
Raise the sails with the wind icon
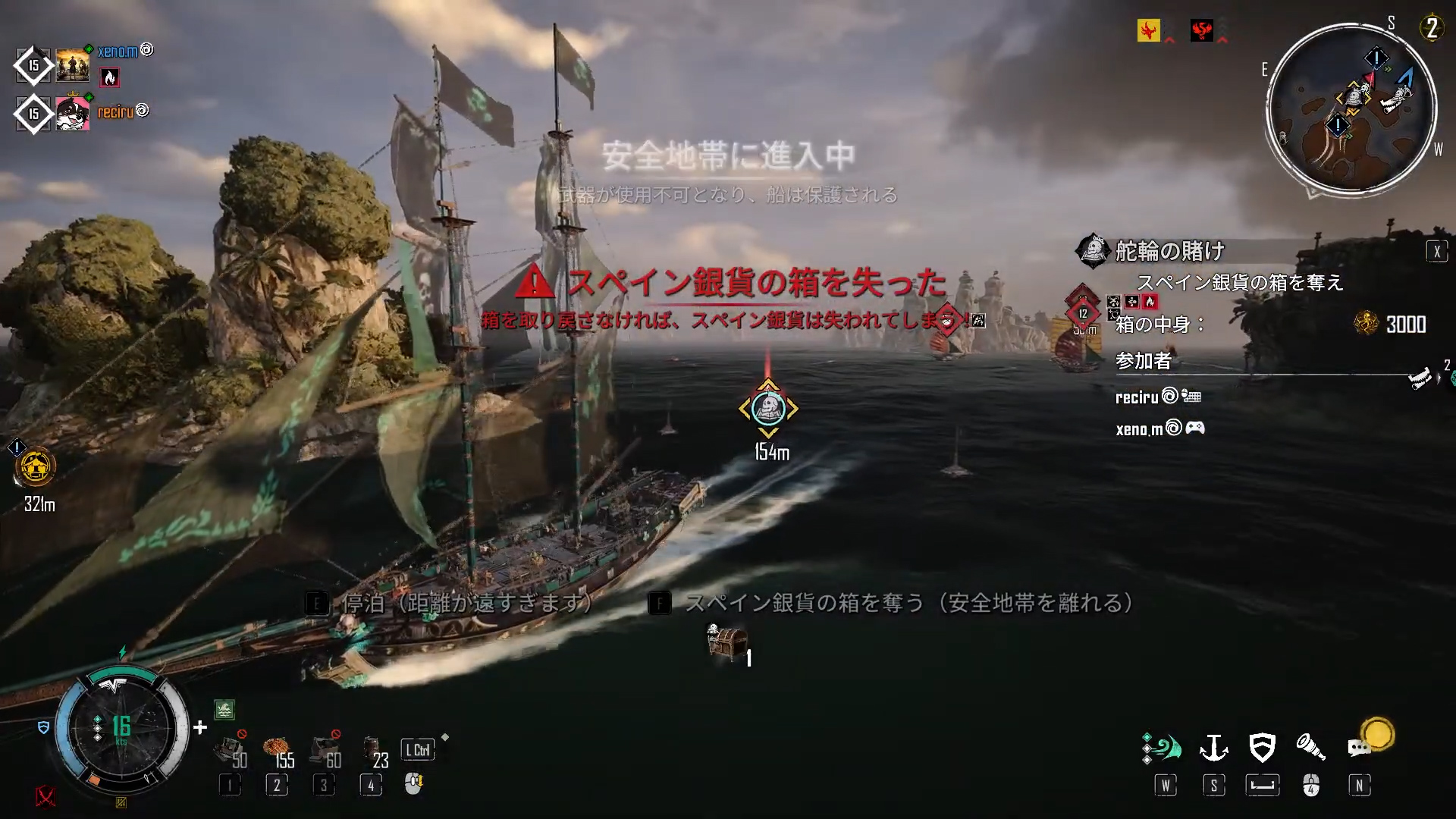point(1163,748)
